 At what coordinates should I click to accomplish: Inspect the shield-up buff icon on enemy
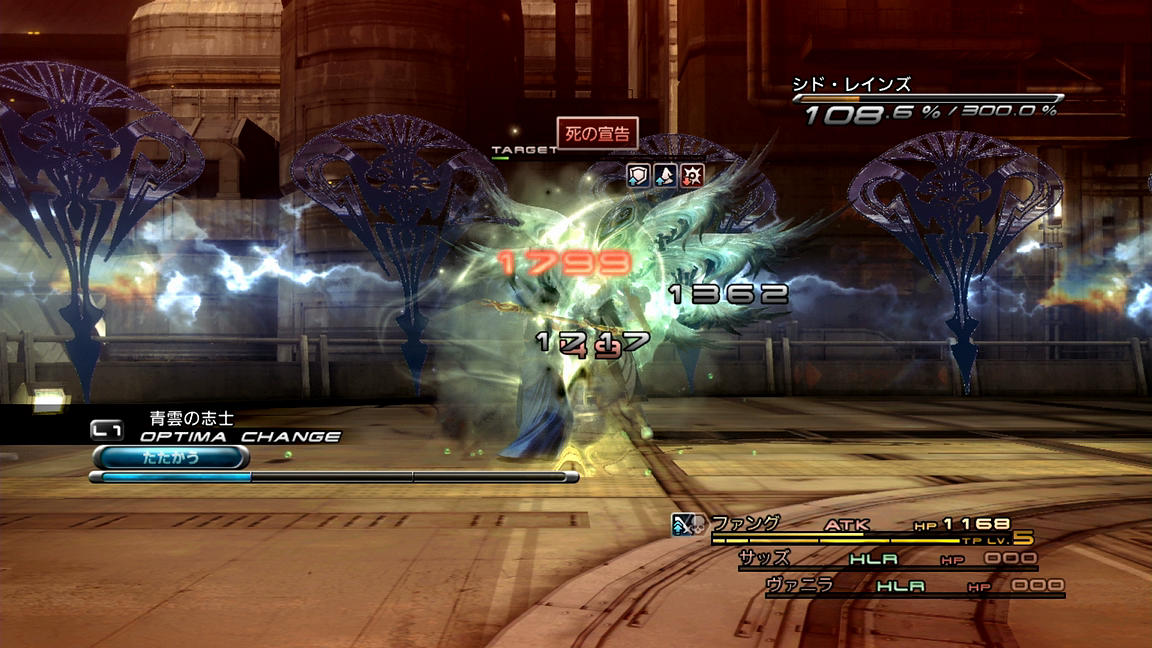click(638, 176)
